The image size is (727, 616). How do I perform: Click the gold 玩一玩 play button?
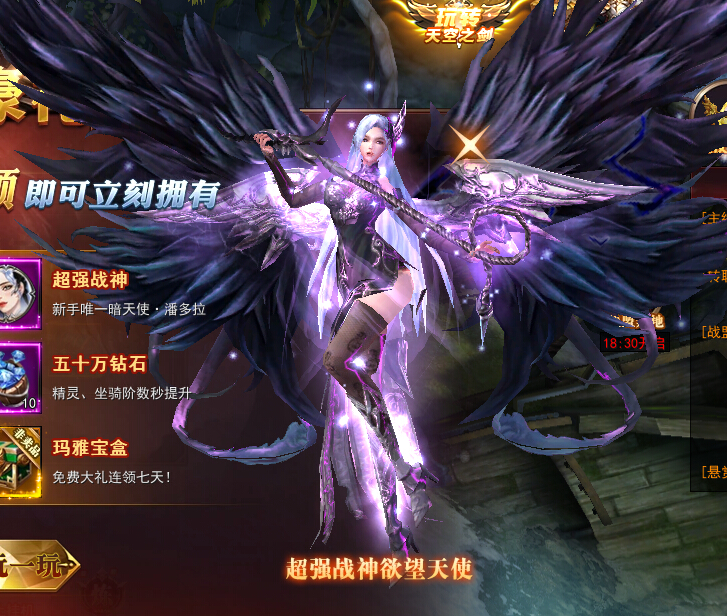[x=38, y=567]
